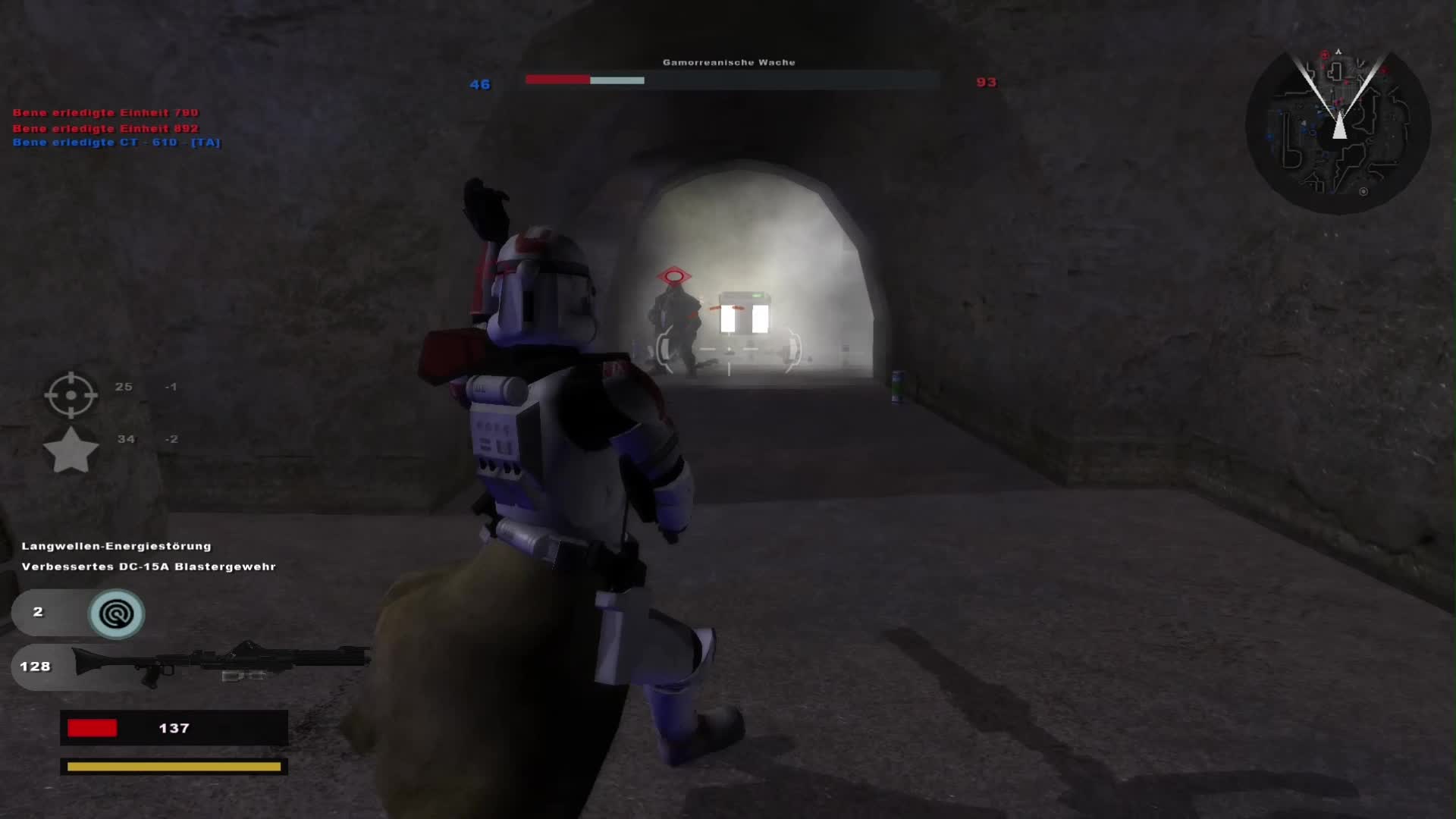Click the circular command post marker on minimap
The width and height of the screenshot is (1456, 819).
(x=1363, y=191)
